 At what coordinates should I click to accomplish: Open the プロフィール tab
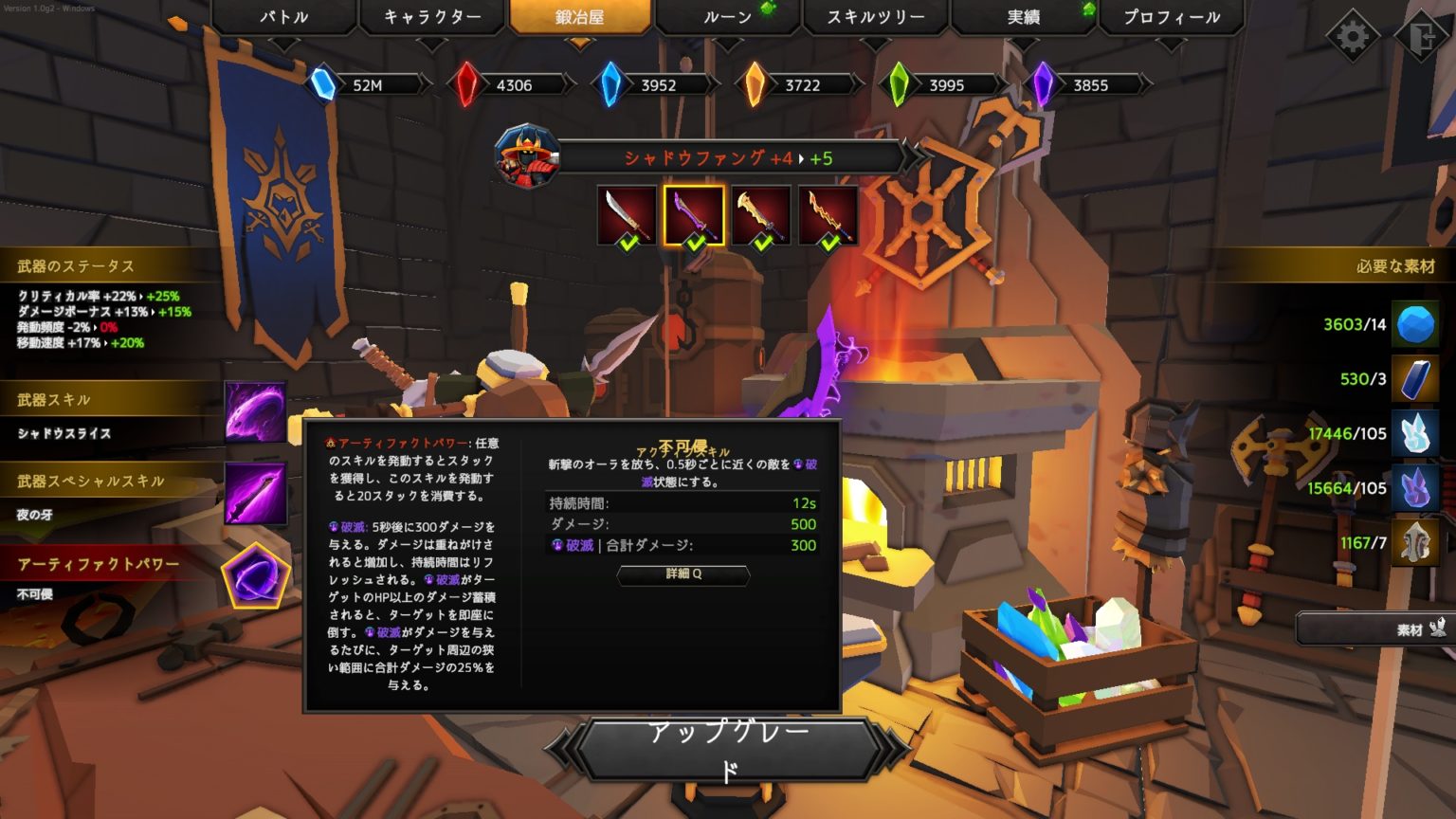(1173, 16)
